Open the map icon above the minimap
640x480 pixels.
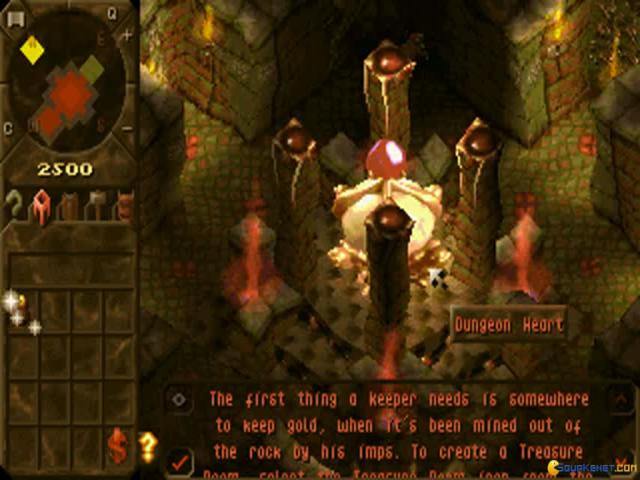pyautogui.click(x=17, y=16)
